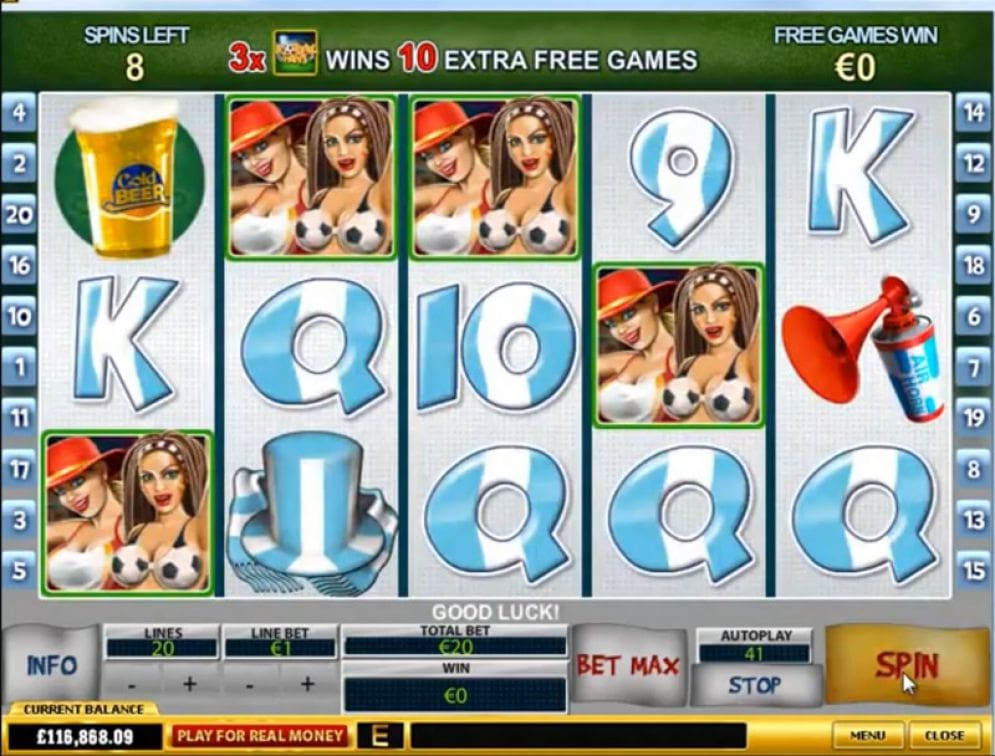Choose payline number 17
Screen dimensions: 995x756
19,469
